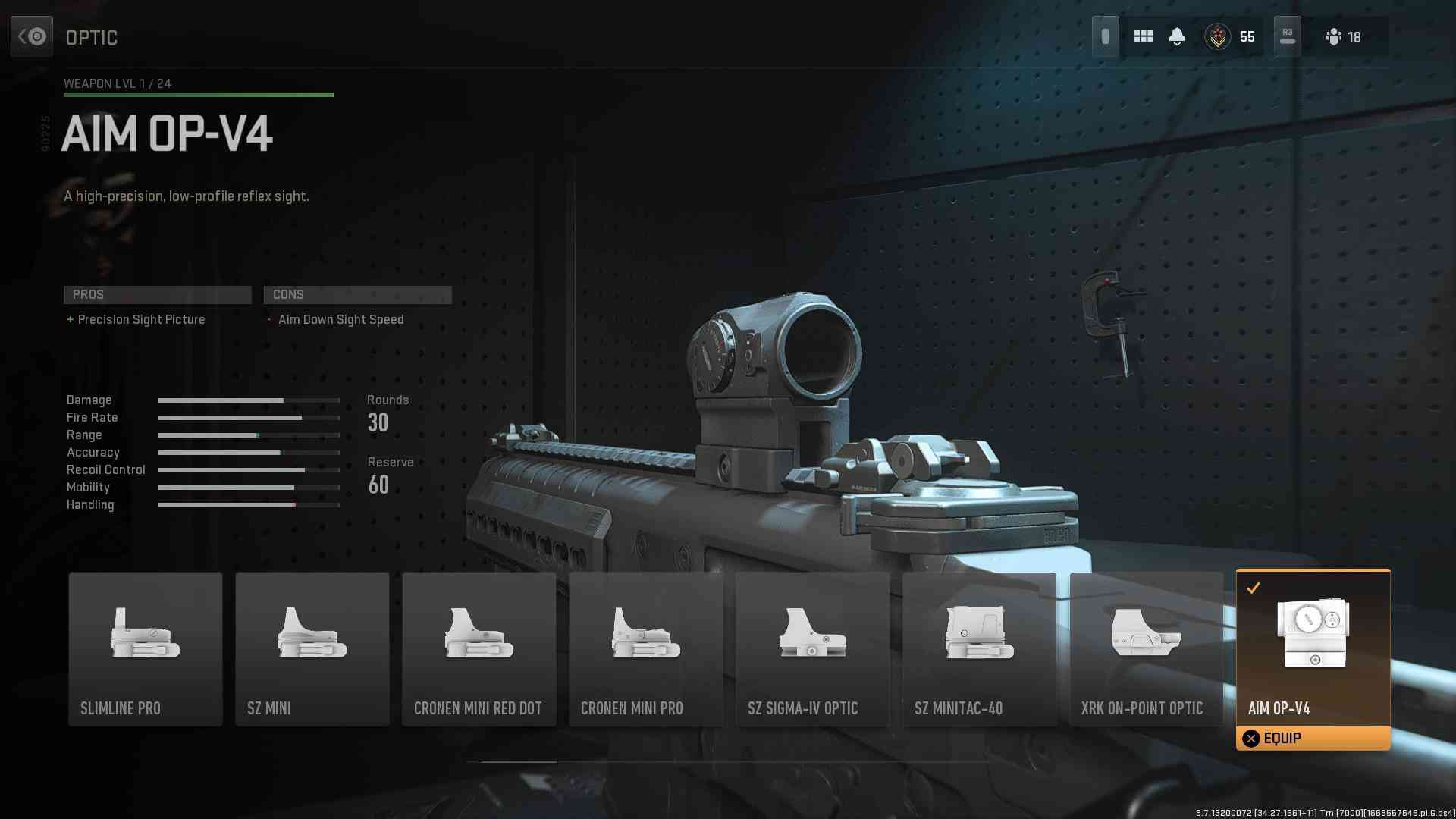Image resolution: width=1456 pixels, height=819 pixels.
Task: Choose the SZ Sigma-IV Optic
Action: click(813, 649)
